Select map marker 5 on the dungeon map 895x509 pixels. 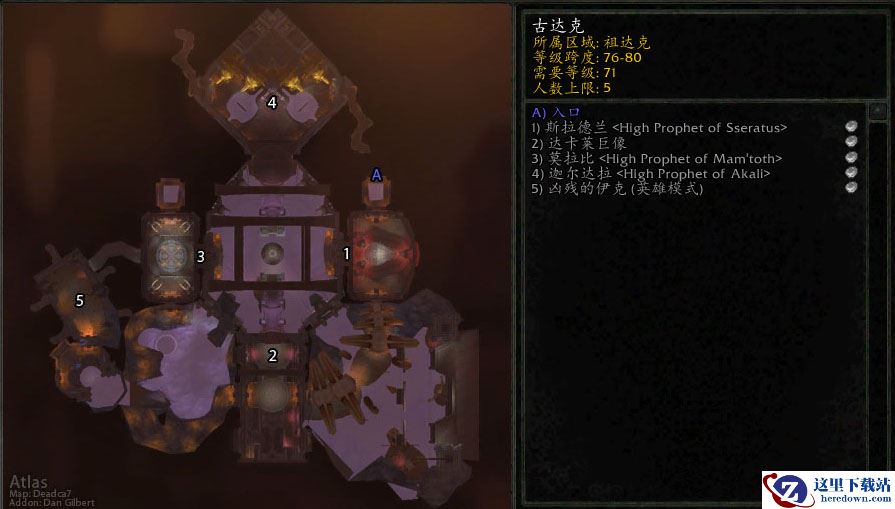80,299
